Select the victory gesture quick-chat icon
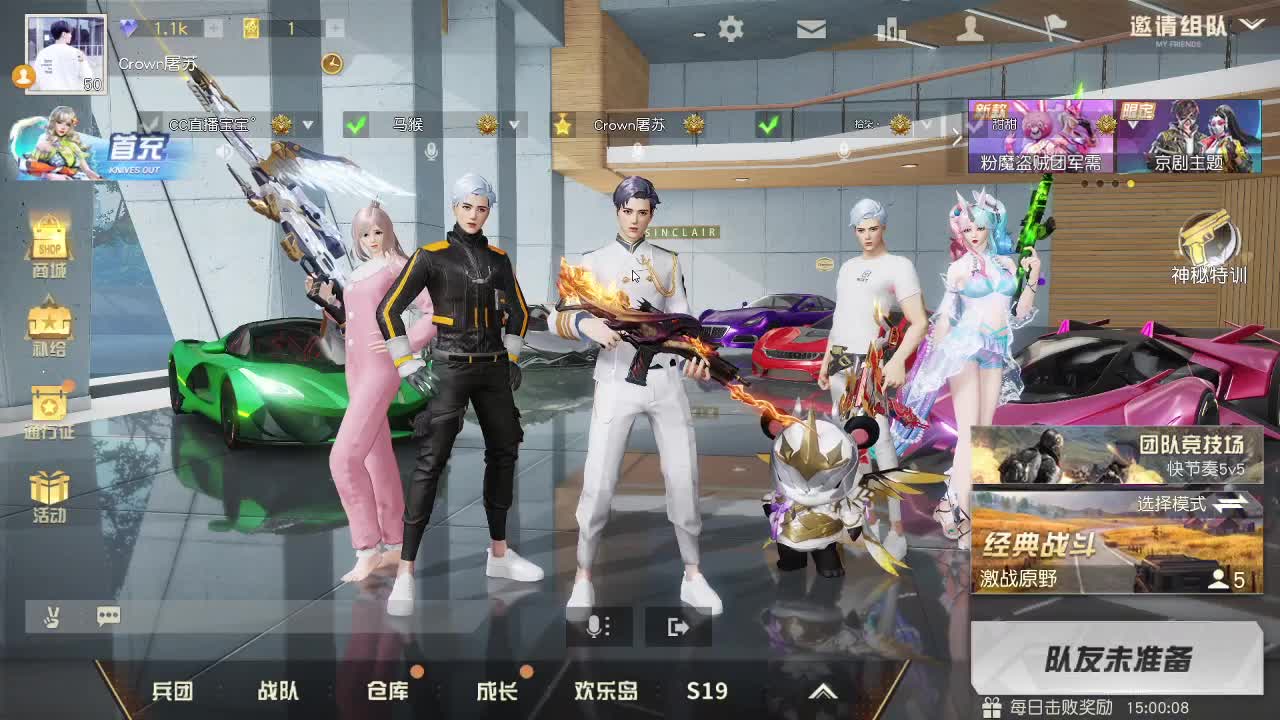Screen dimensions: 1280x720 click(x=52, y=616)
